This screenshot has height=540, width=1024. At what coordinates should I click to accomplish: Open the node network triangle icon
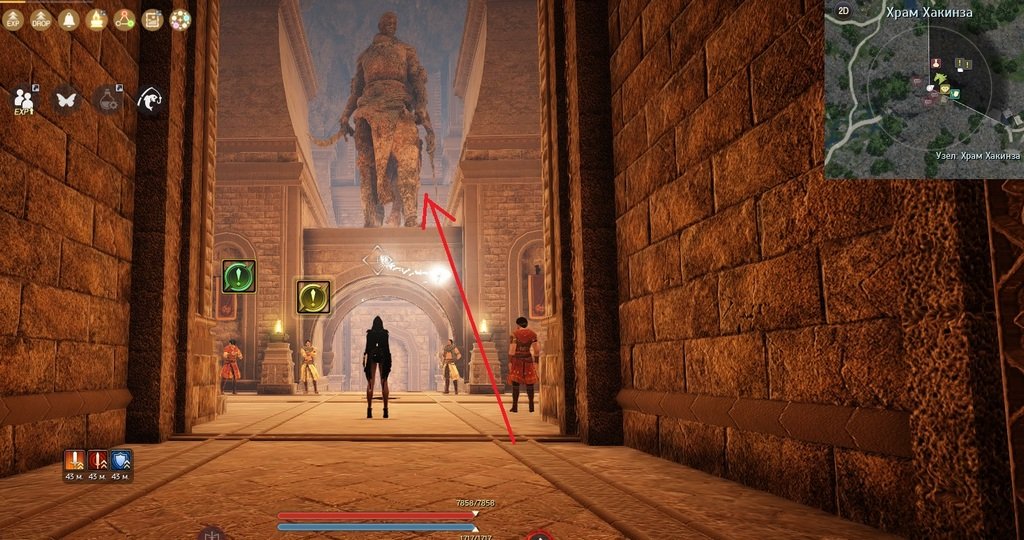(125, 19)
